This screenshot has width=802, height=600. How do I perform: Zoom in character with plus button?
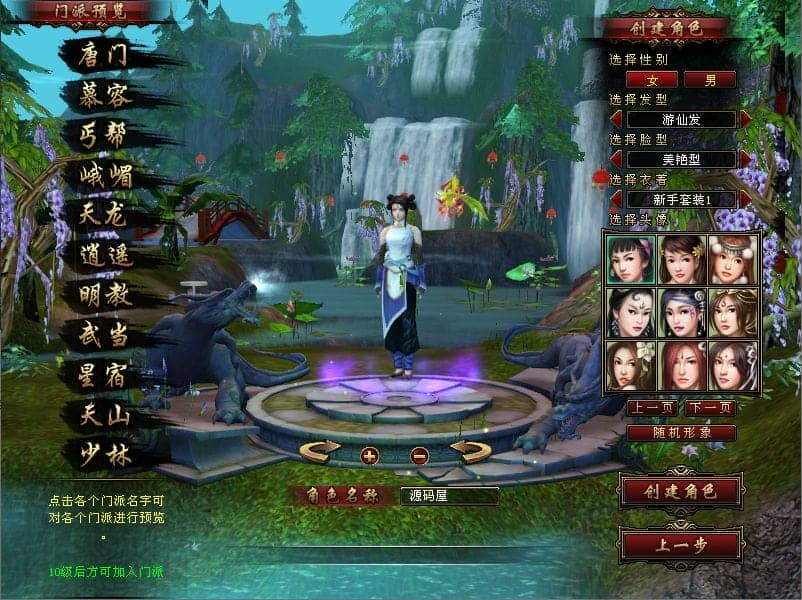tap(370, 456)
